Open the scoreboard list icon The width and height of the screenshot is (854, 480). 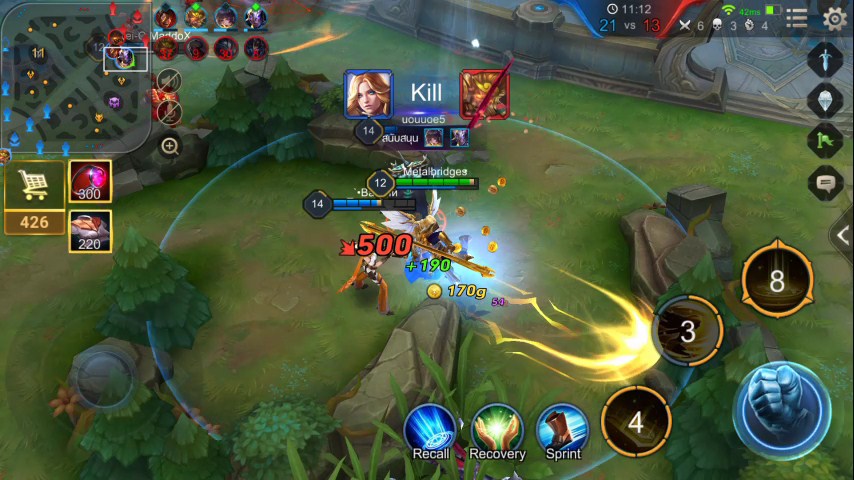pos(797,18)
